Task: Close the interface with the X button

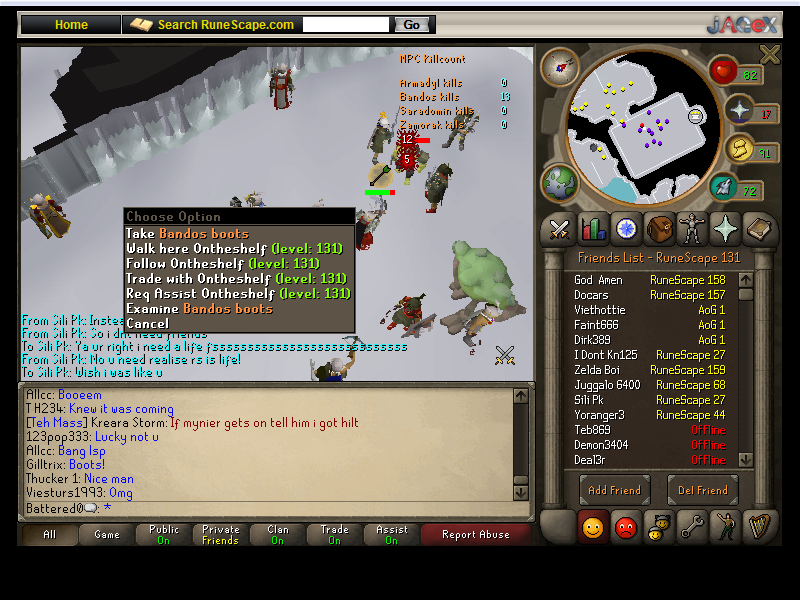Action: coord(769,55)
